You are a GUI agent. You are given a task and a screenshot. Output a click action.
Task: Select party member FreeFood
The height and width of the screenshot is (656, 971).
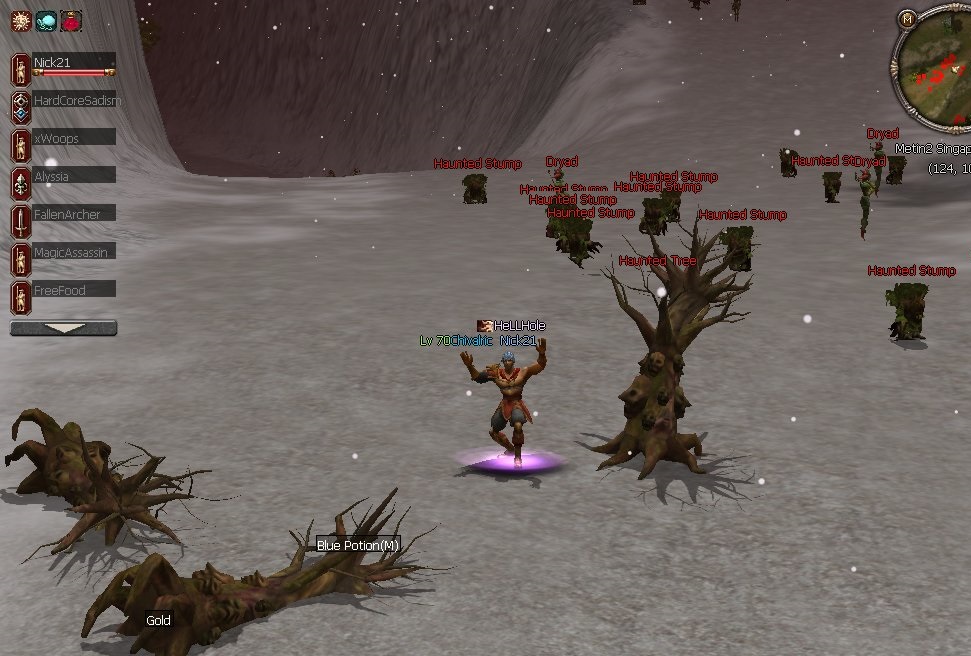tap(73, 290)
